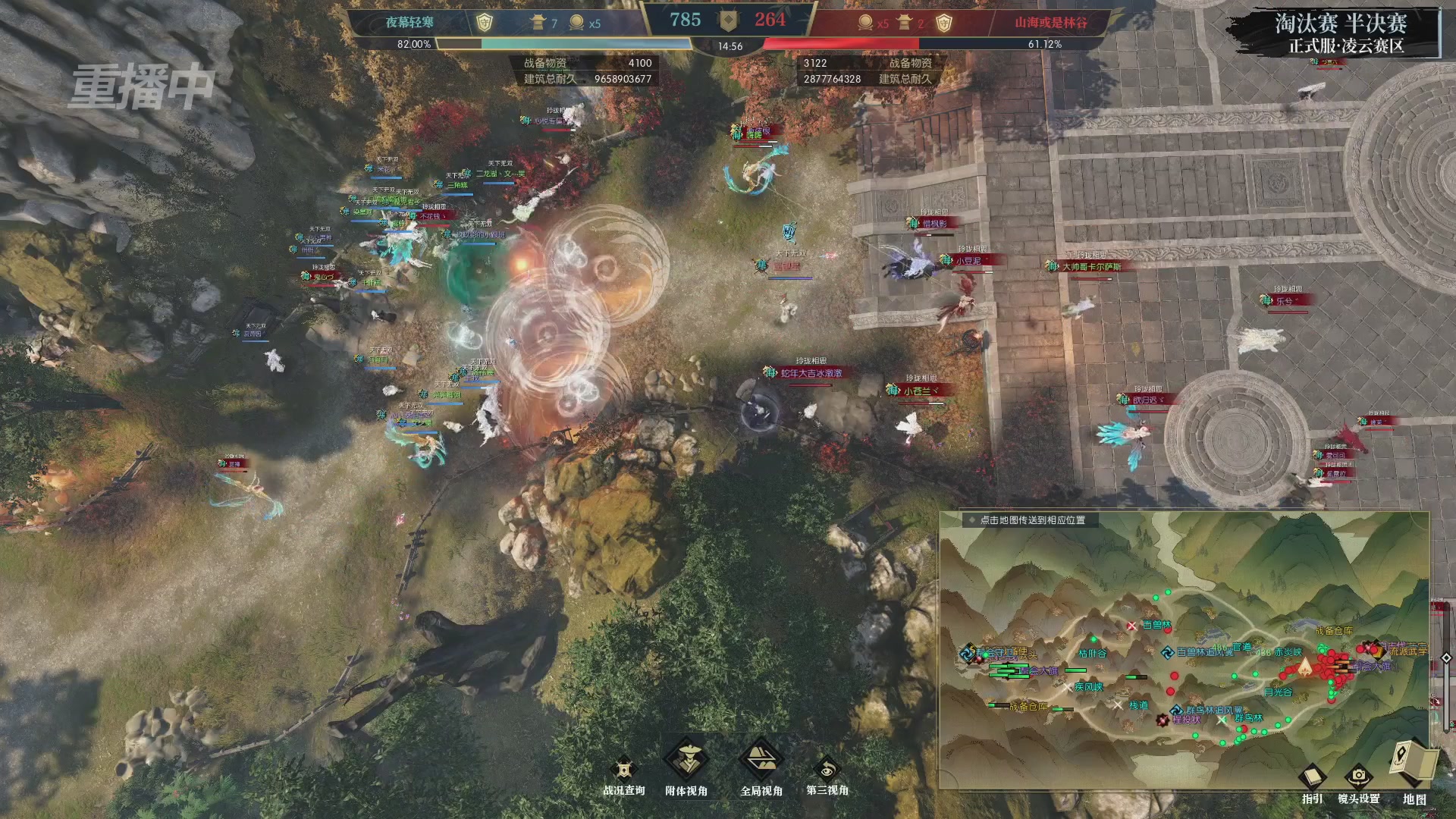Viewport: 1456px width, 819px height.
Task: Go to 栈道 marker on the map
Action: pyautogui.click(x=1138, y=705)
